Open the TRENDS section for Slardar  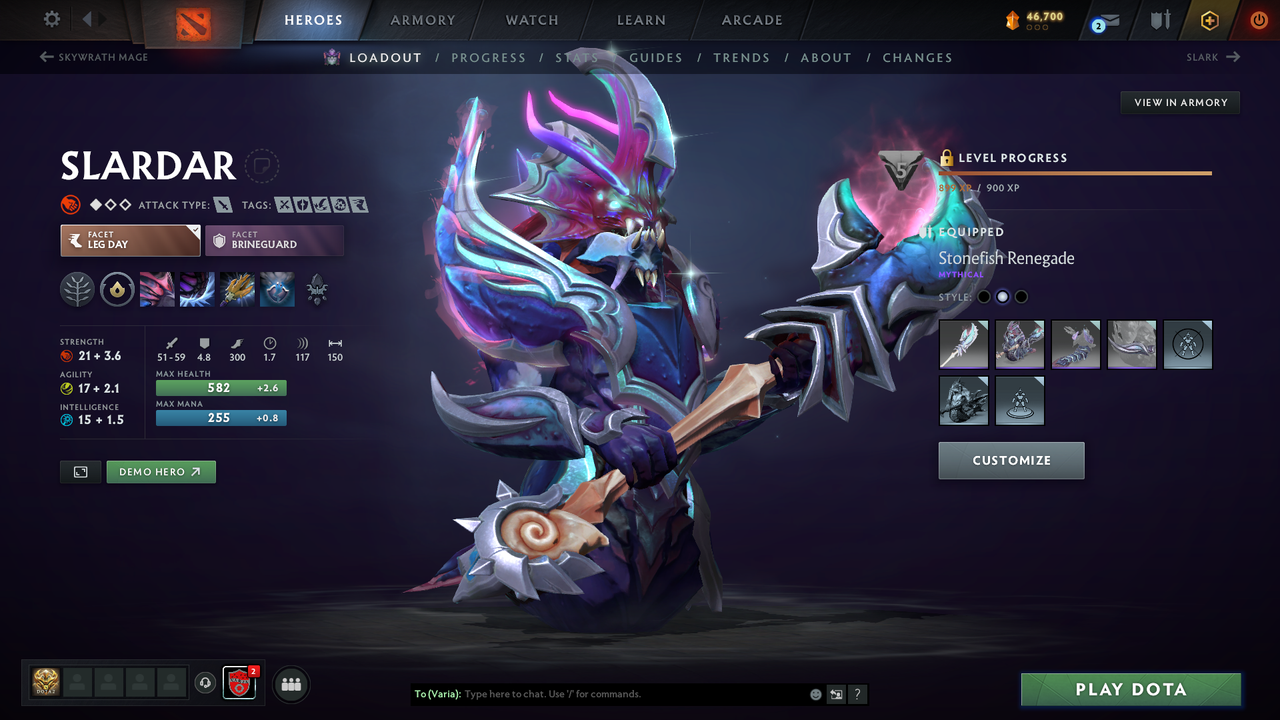point(741,57)
